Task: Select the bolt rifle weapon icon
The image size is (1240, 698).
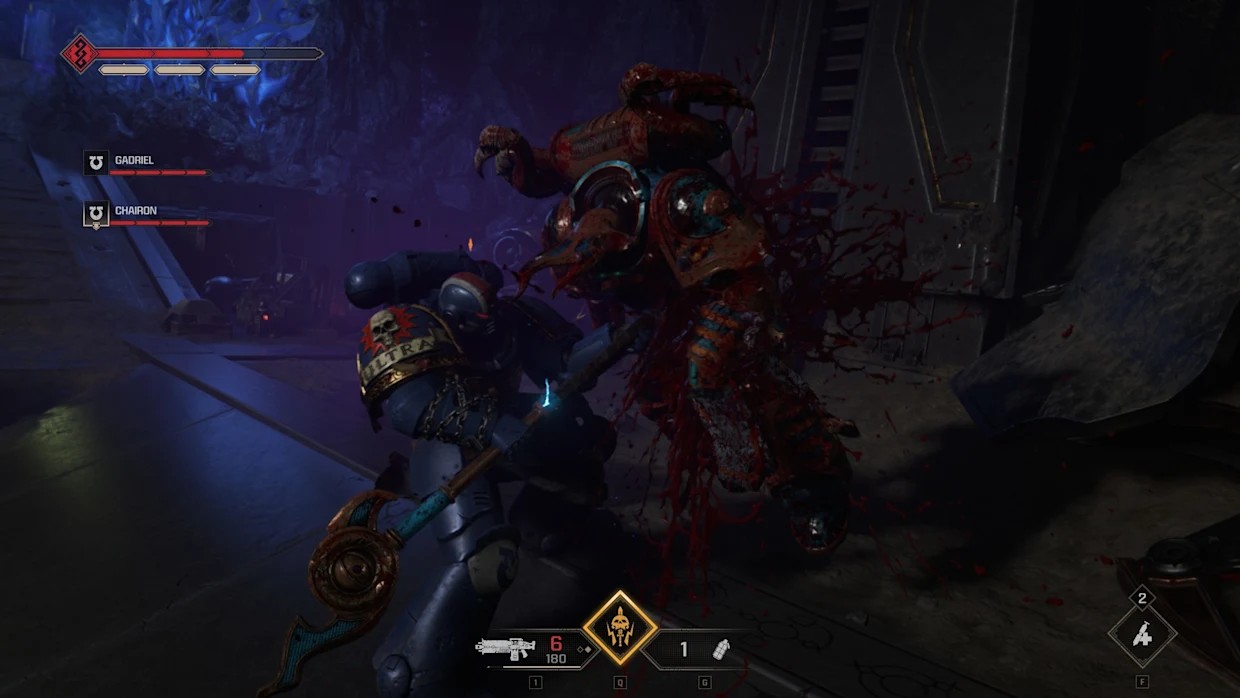Action: (508, 648)
